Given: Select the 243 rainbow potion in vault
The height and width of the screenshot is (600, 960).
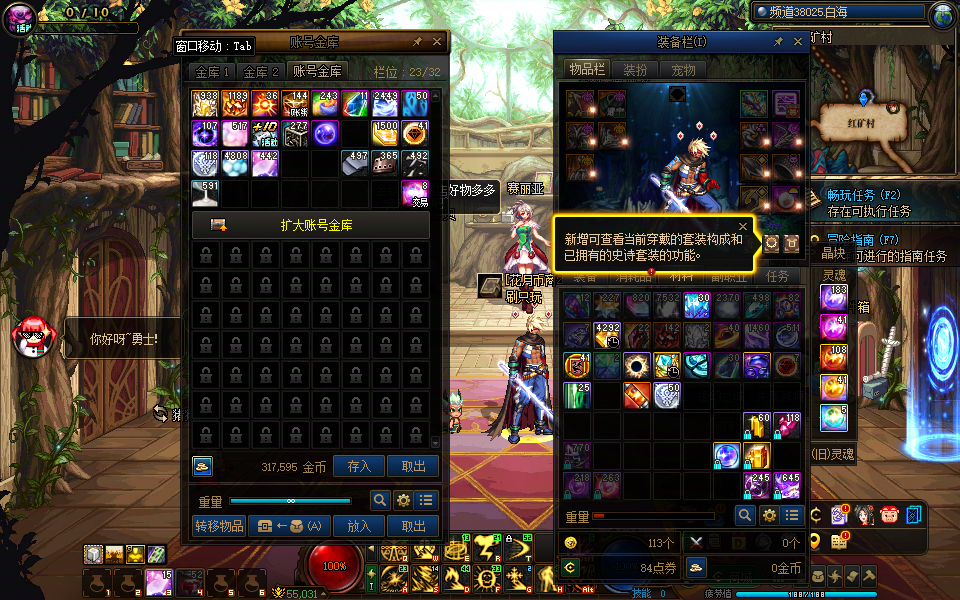Looking at the screenshot, I should [326, 104].
